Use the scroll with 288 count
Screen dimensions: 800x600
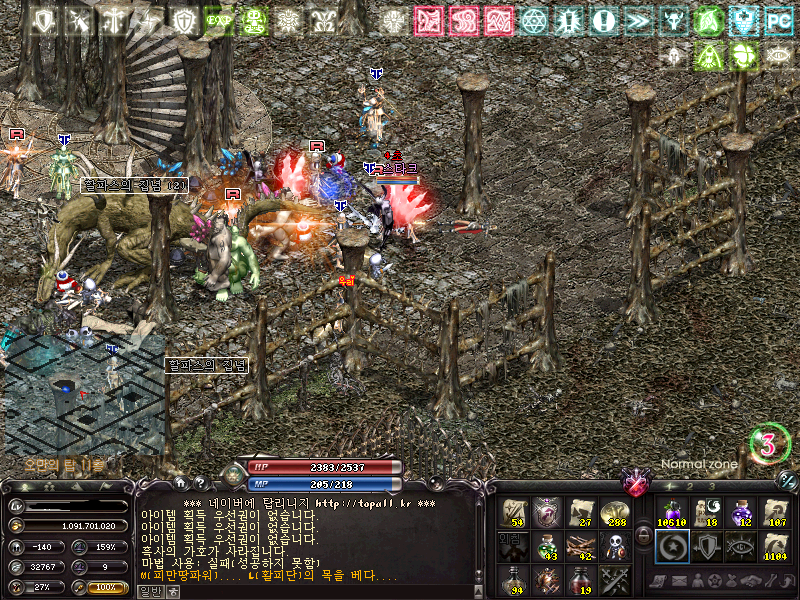coord(615,512)
